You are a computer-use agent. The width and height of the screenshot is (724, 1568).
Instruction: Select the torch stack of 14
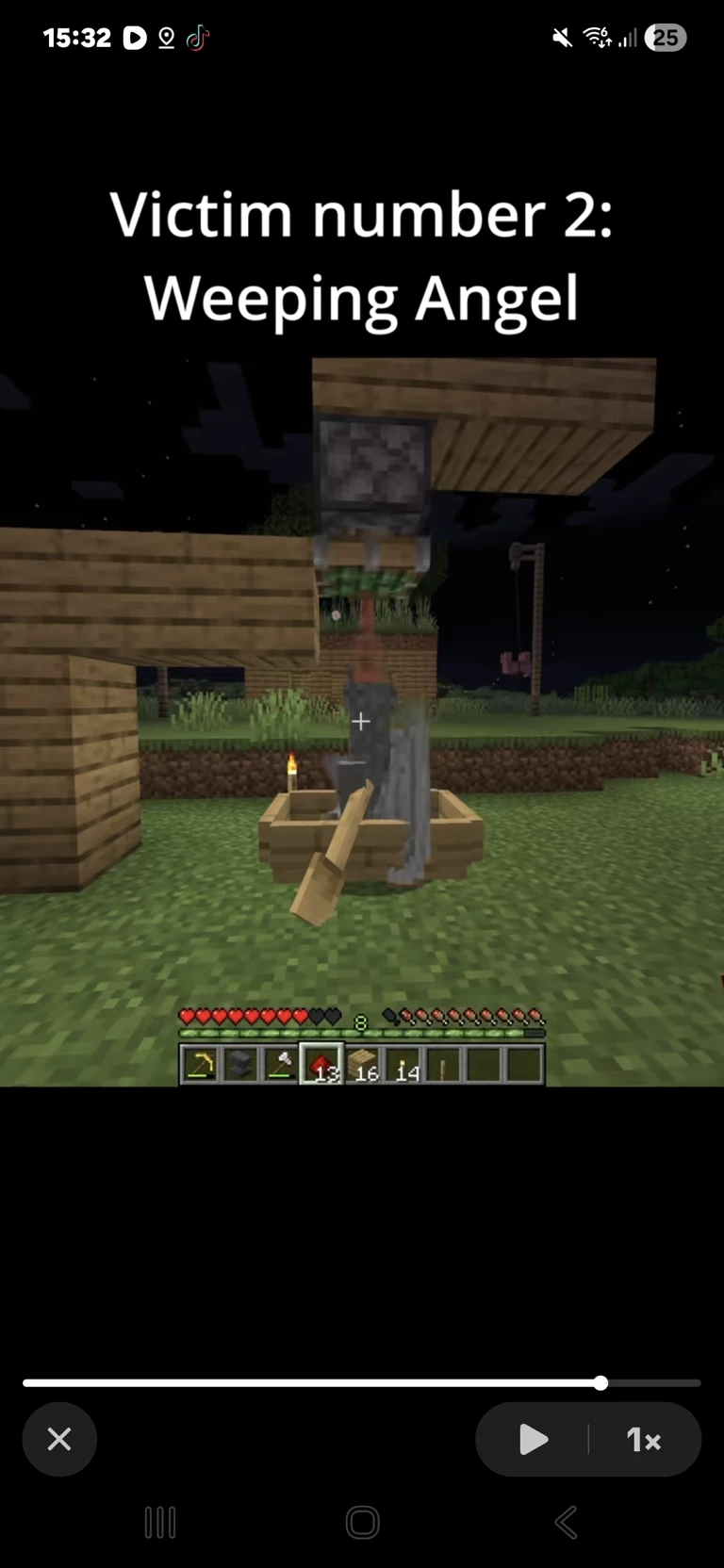coord(403,1065)
